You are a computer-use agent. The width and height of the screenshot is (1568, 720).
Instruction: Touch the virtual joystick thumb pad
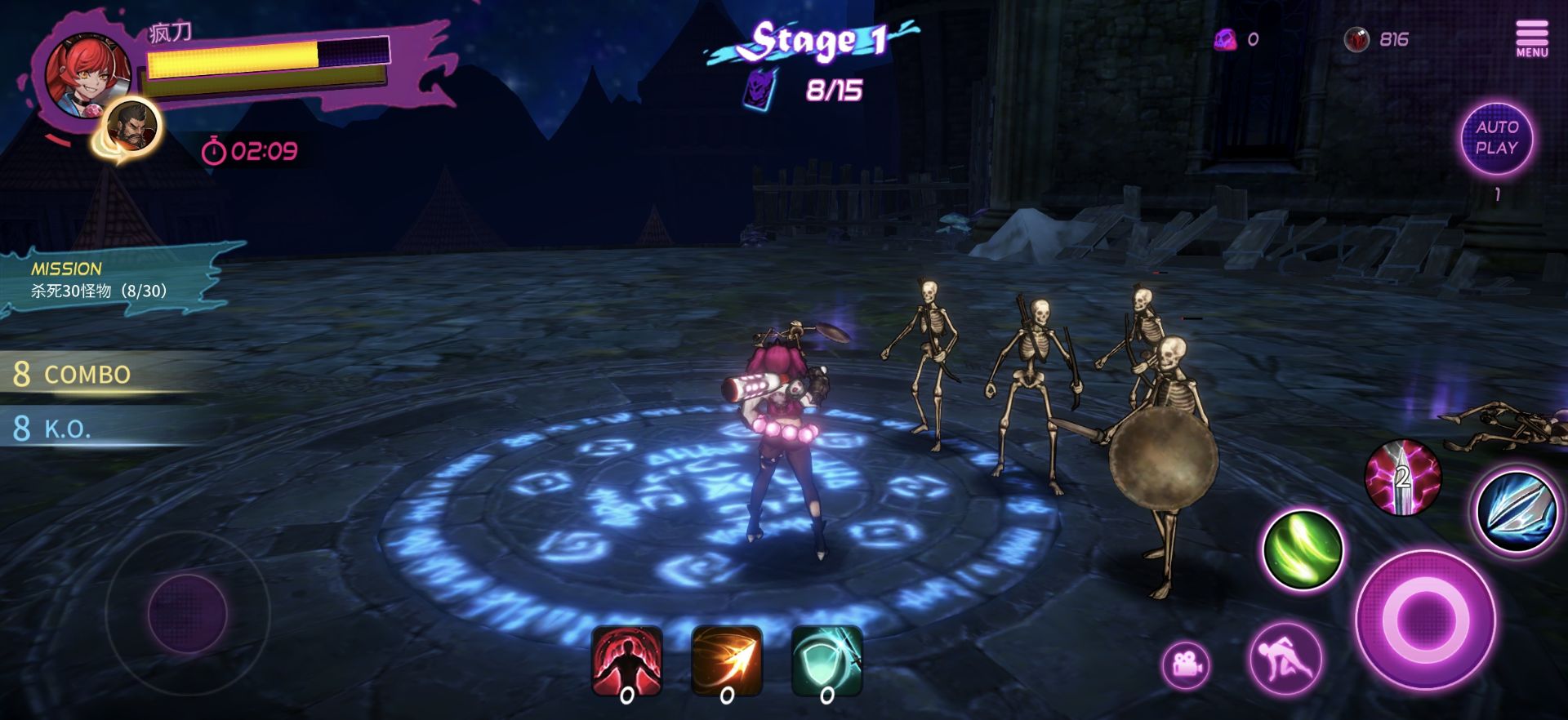click(x=187, y=612)
